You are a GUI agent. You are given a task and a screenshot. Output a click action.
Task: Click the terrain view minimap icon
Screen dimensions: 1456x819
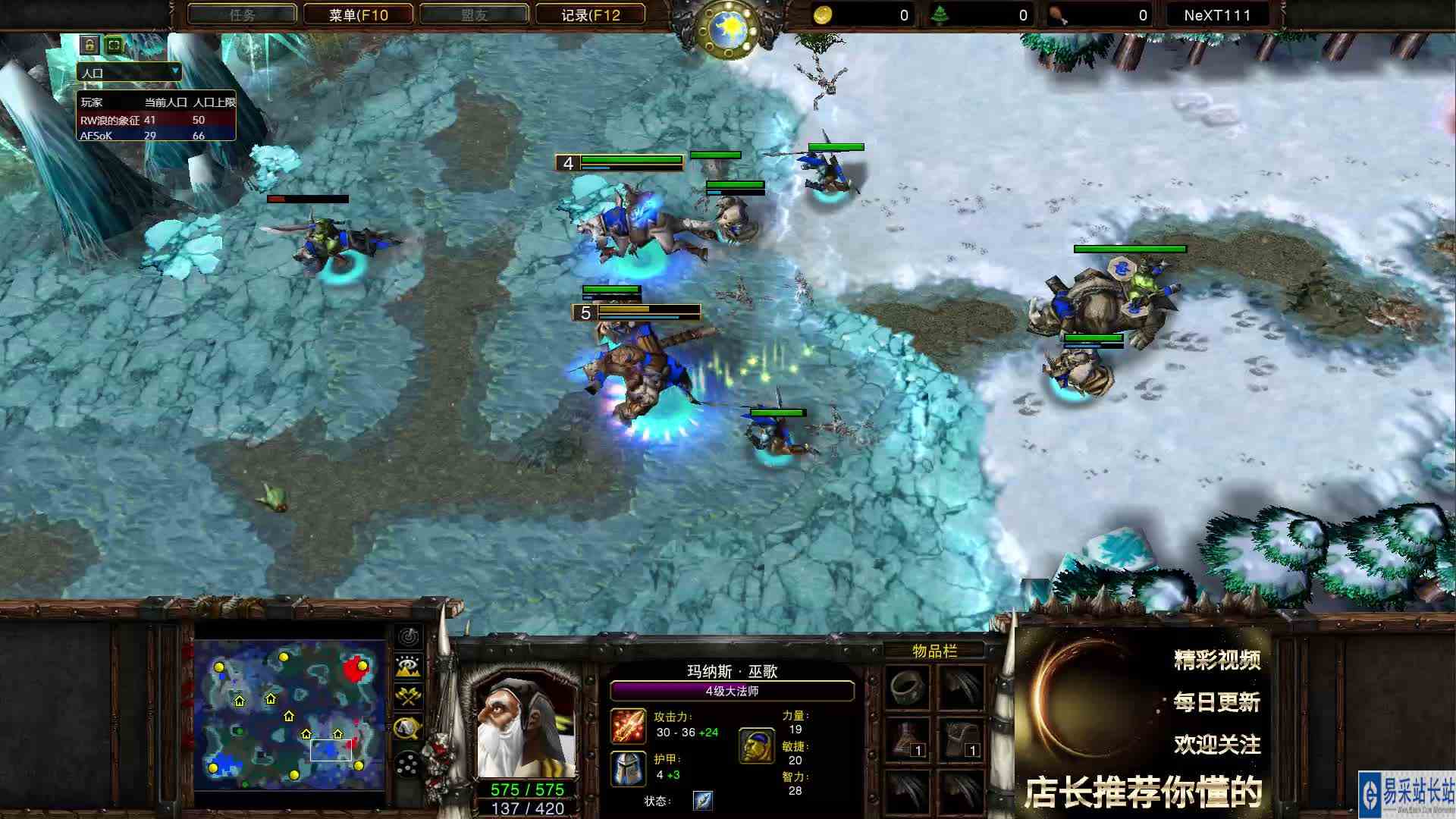pos(407,667)
